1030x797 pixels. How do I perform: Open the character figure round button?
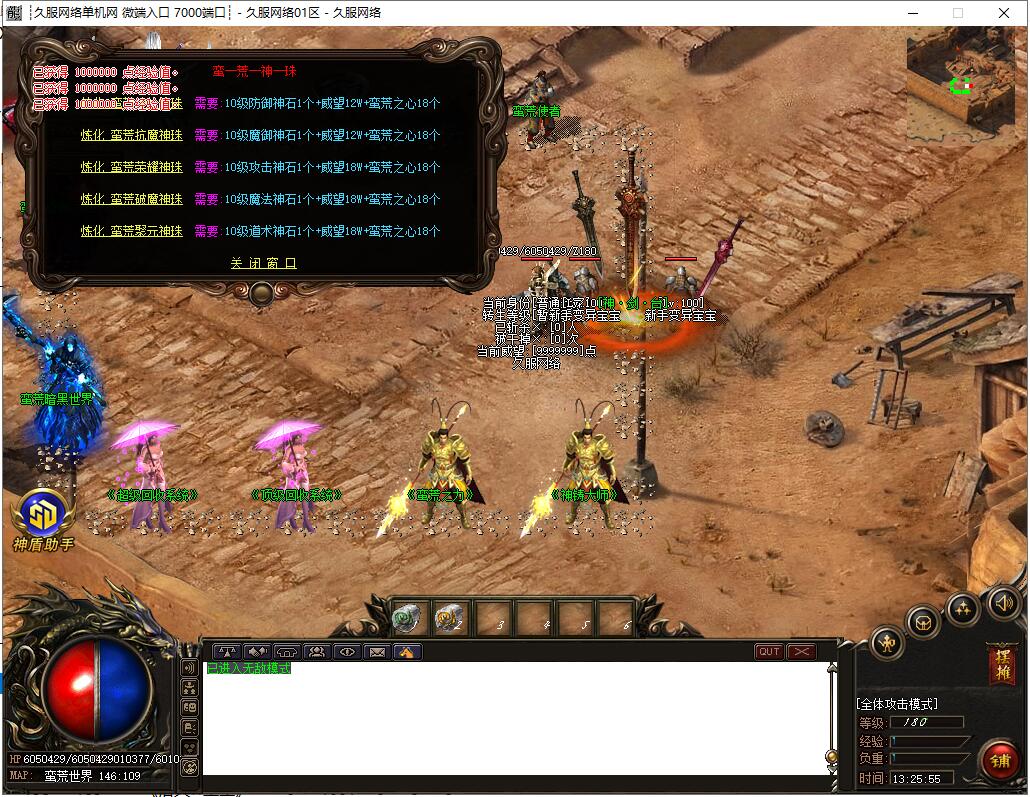888,643
